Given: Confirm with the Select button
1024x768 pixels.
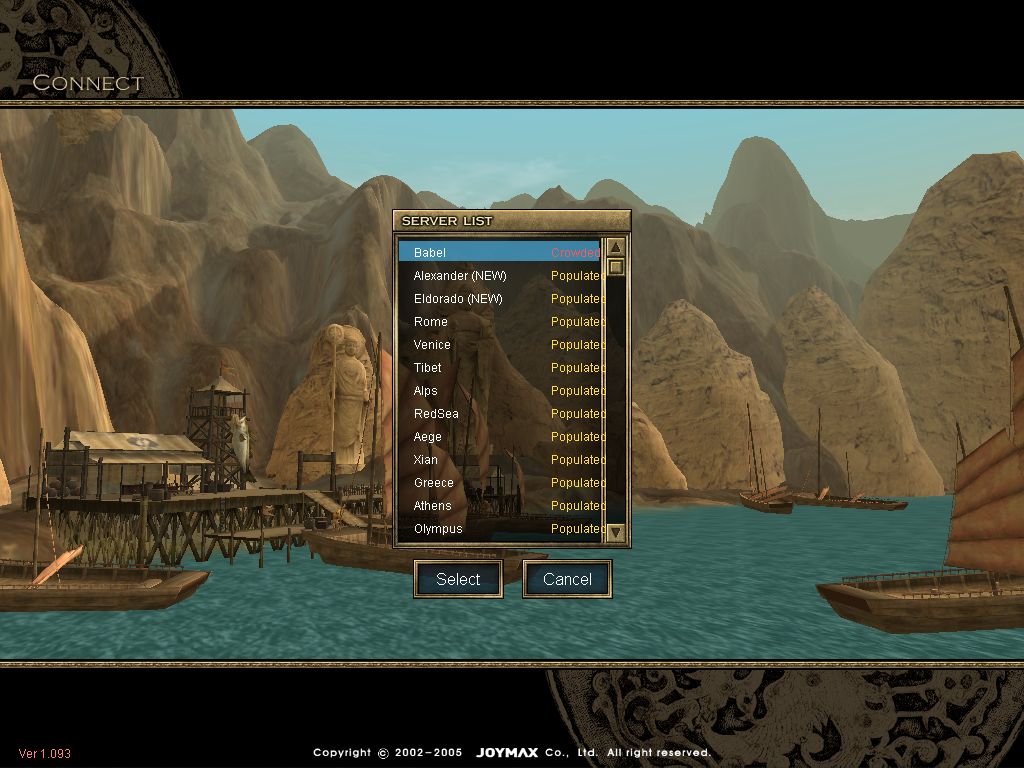Looking at the screenshot, I should pyautogui.click(x=458, y=579).
